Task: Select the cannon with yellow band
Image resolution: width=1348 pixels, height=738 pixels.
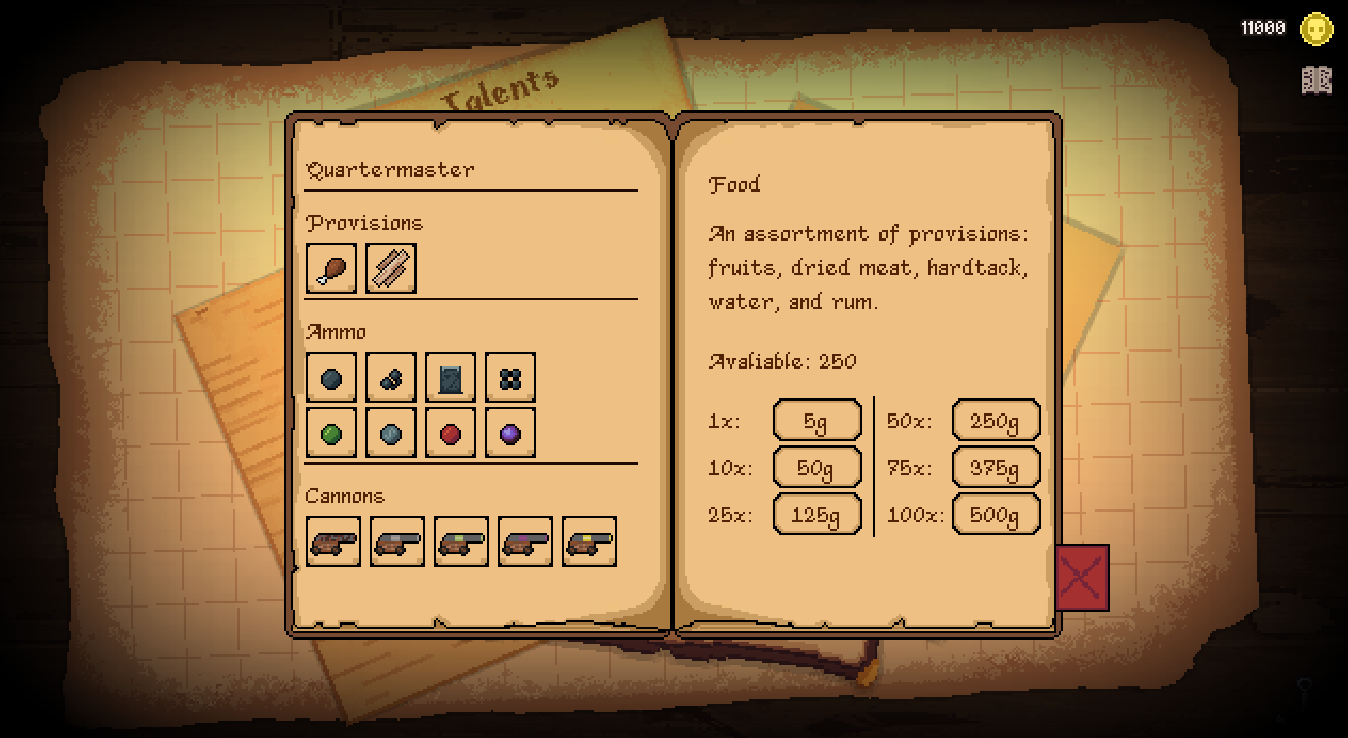Action: (x=589, y=542)
